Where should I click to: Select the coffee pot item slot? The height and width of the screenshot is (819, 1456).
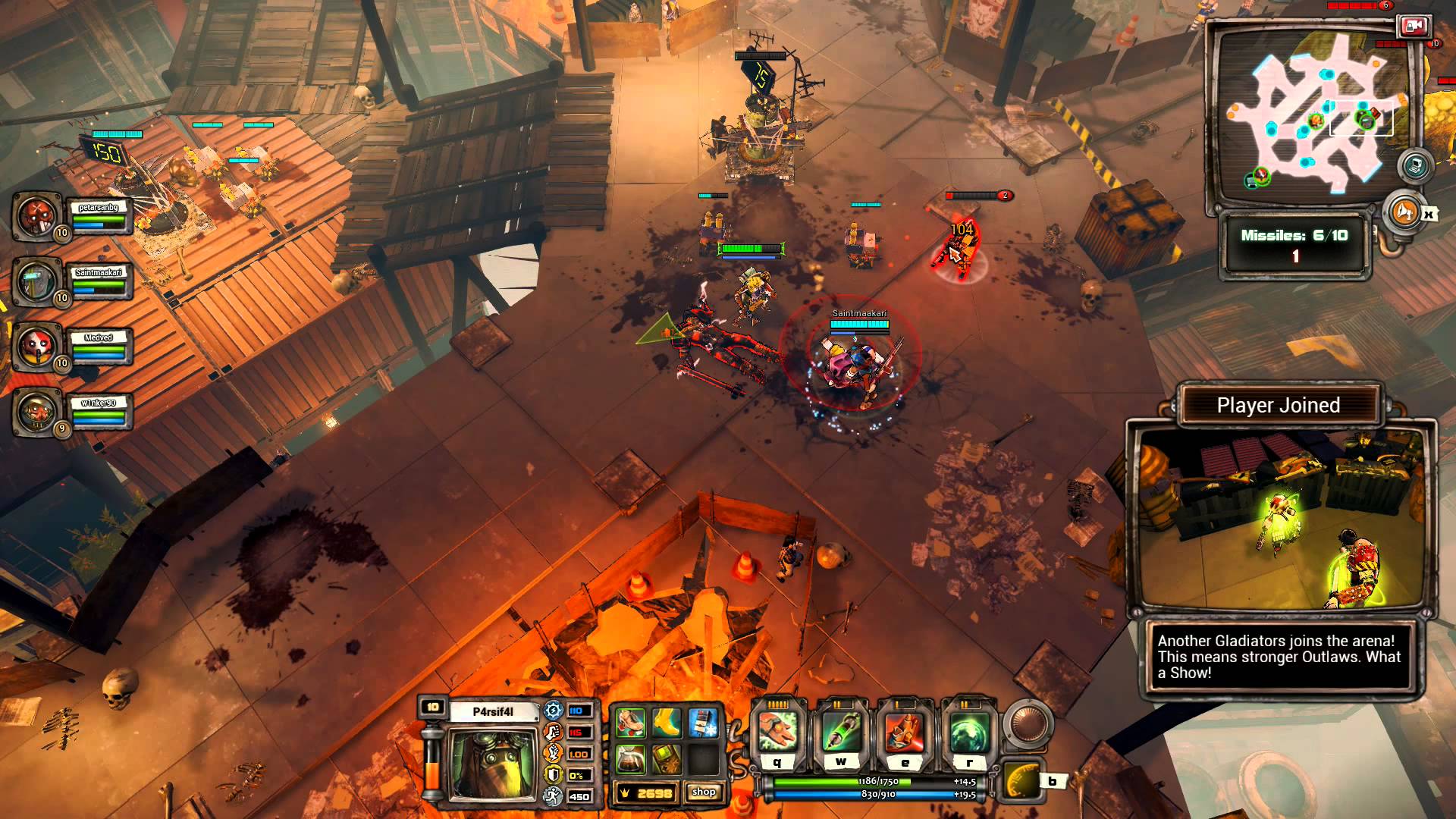[x=630, y=758]
